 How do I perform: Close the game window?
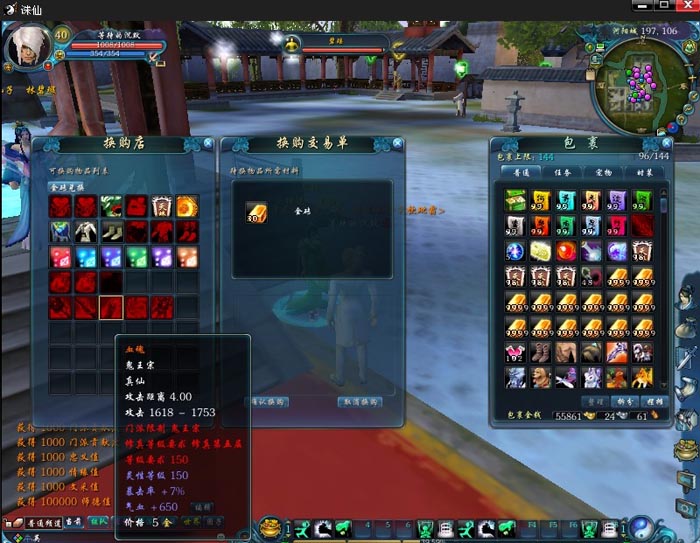click(x=687, y=8)
